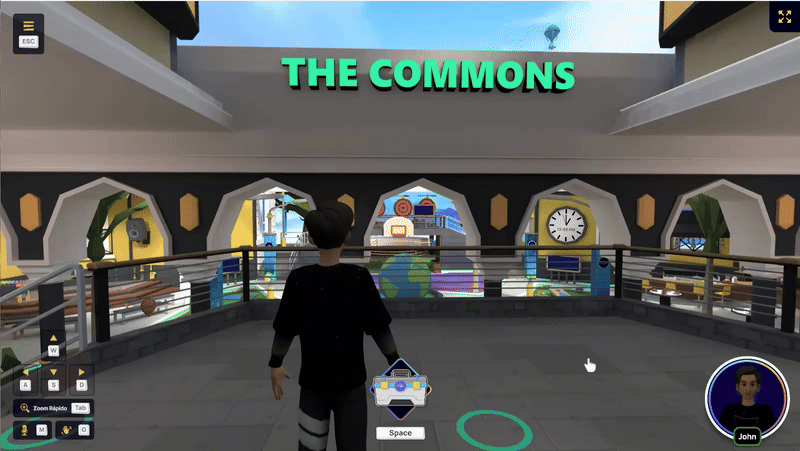Image resolution: width=800 pixels, height=451 pixels.
Task: Click the D right movement arrow
Action: pyautogui.click(x=82, y=378)
